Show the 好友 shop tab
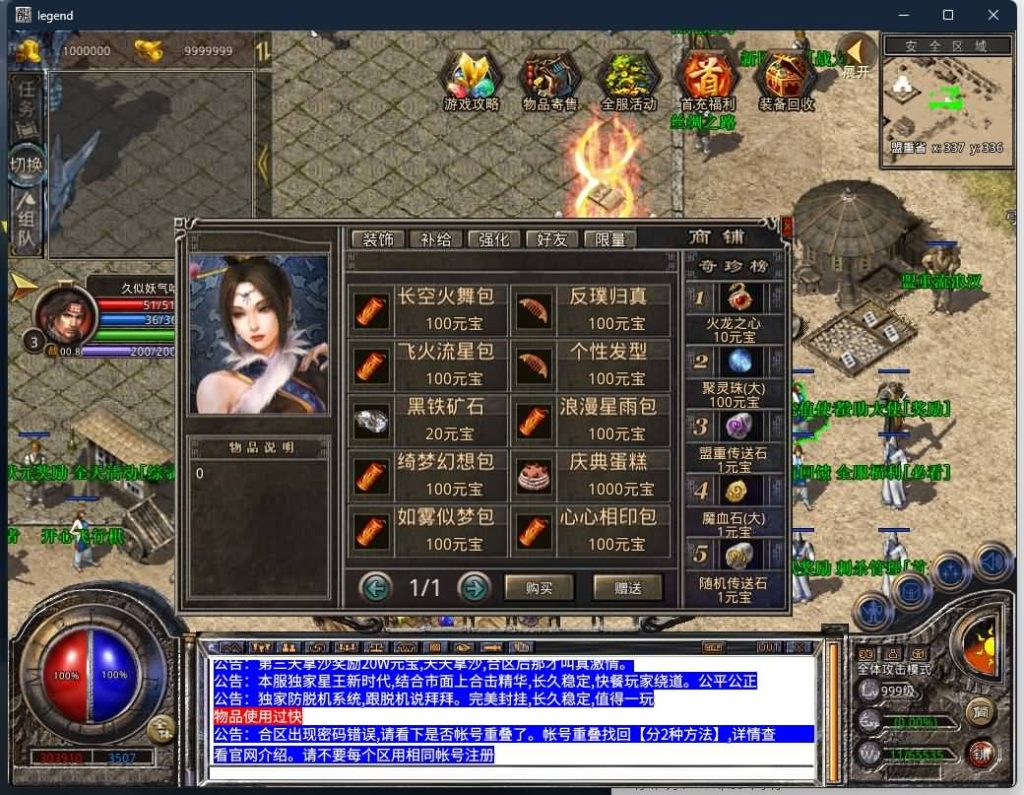Screen dimensions: 1024x795 [551, 240]
